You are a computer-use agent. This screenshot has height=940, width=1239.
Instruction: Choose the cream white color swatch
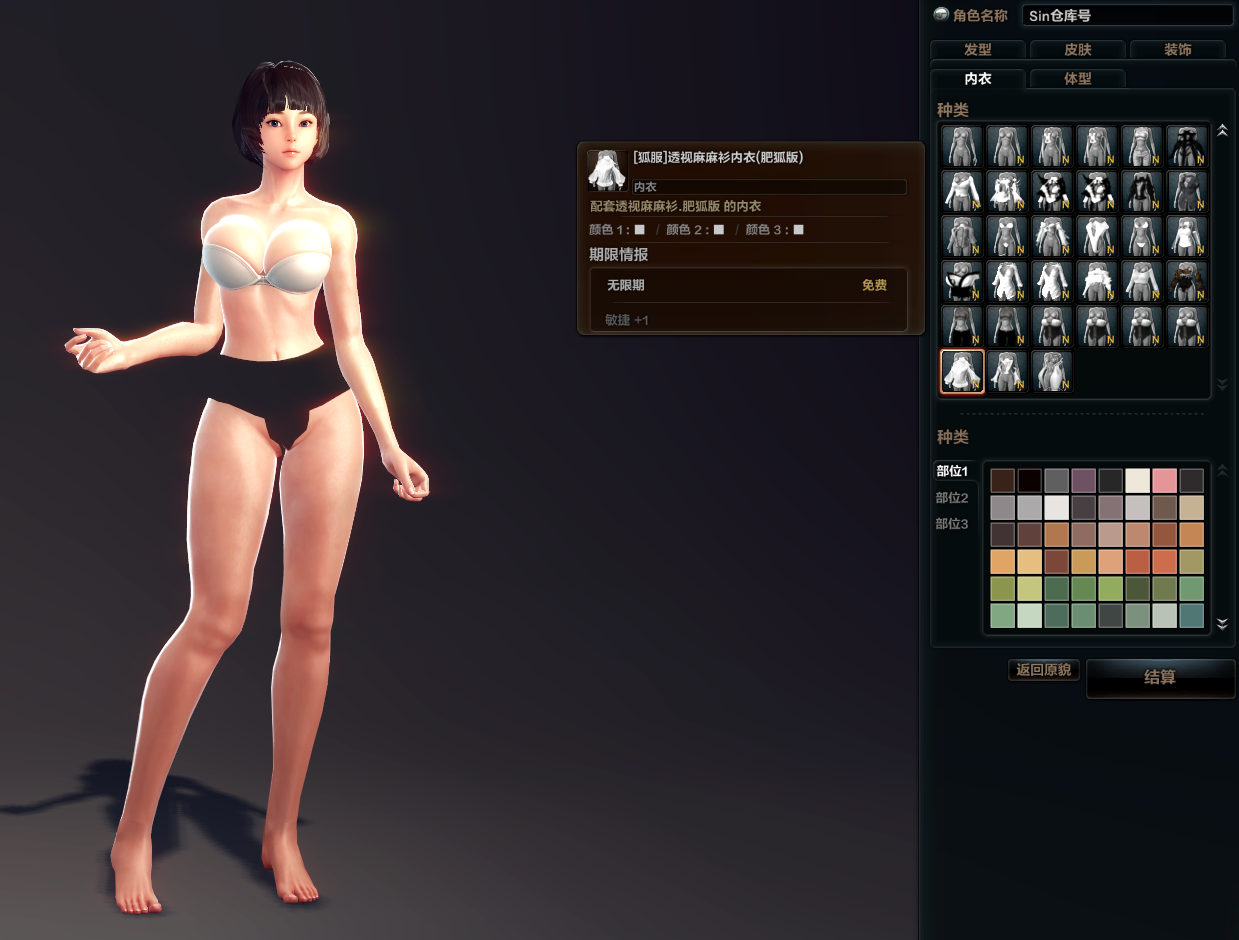[x=1137, y=481]
